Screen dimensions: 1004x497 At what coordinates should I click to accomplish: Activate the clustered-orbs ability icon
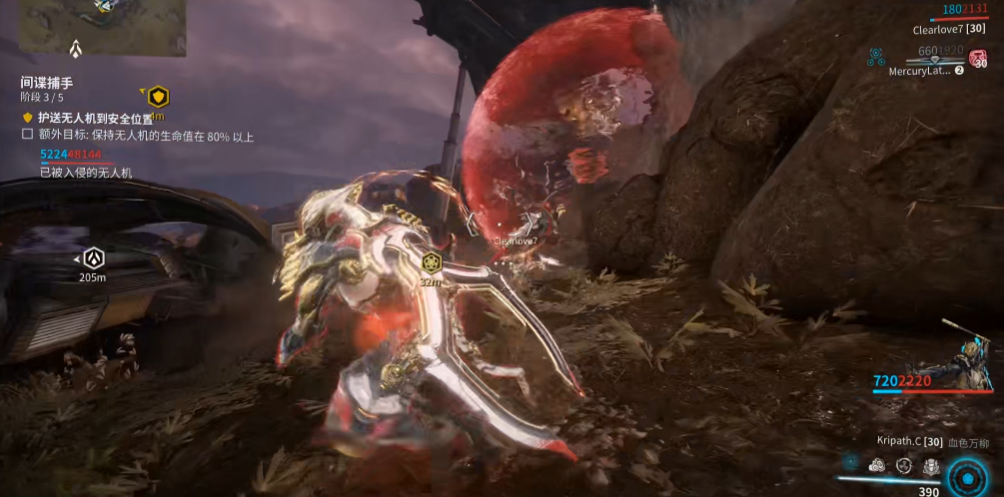pyautogui.click(x=877, y=465)
